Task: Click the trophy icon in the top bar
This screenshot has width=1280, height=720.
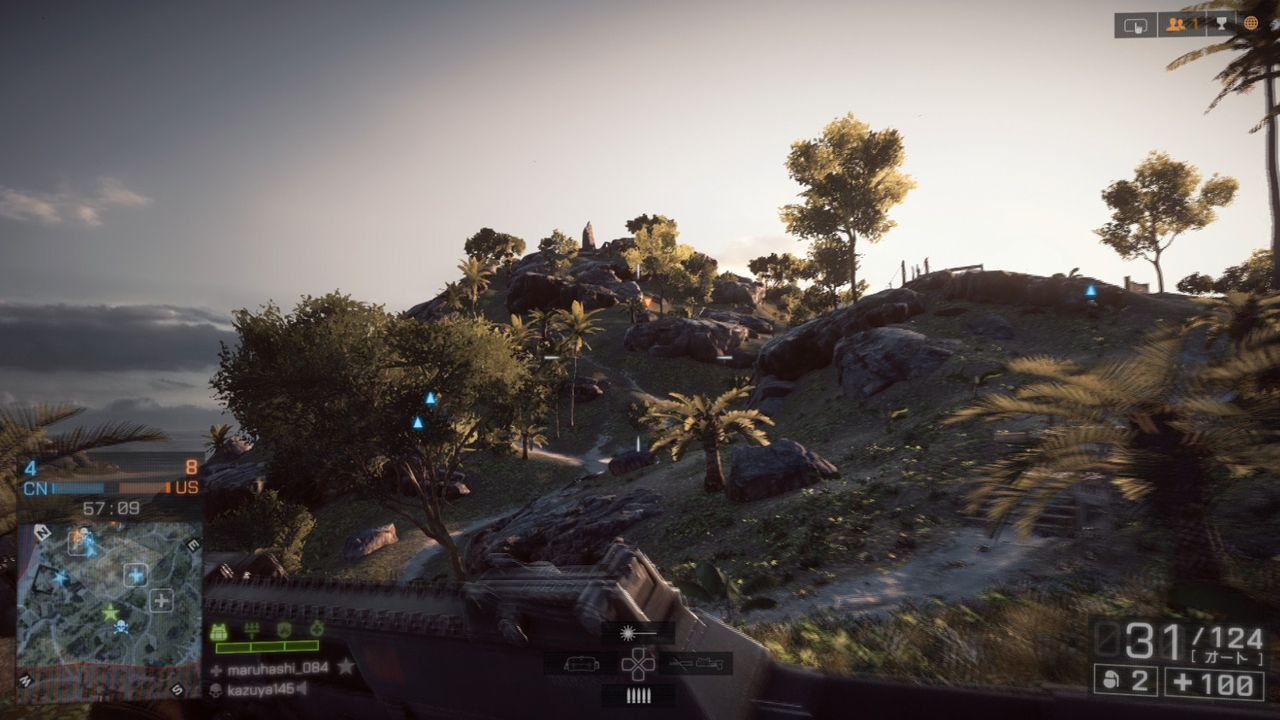Action: click(1221, 22)
